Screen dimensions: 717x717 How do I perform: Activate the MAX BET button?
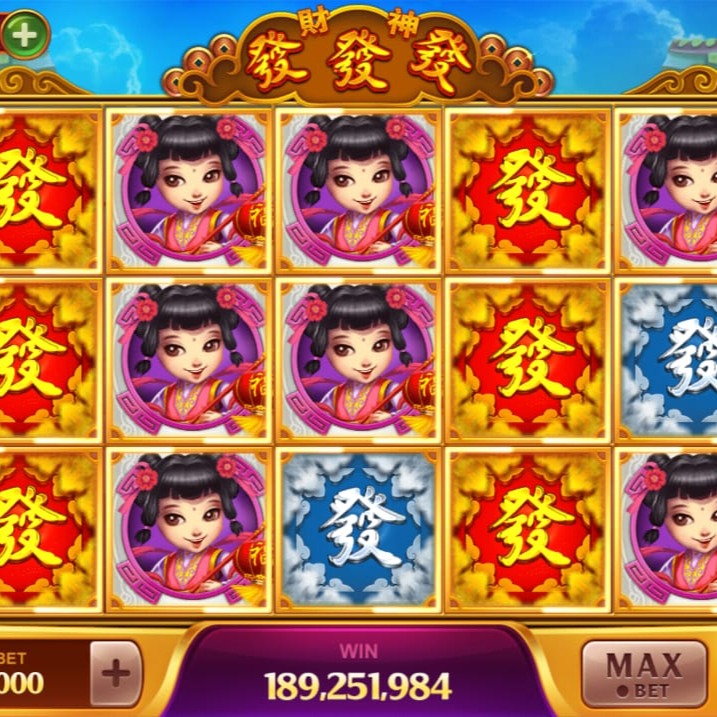coord(642,673)
